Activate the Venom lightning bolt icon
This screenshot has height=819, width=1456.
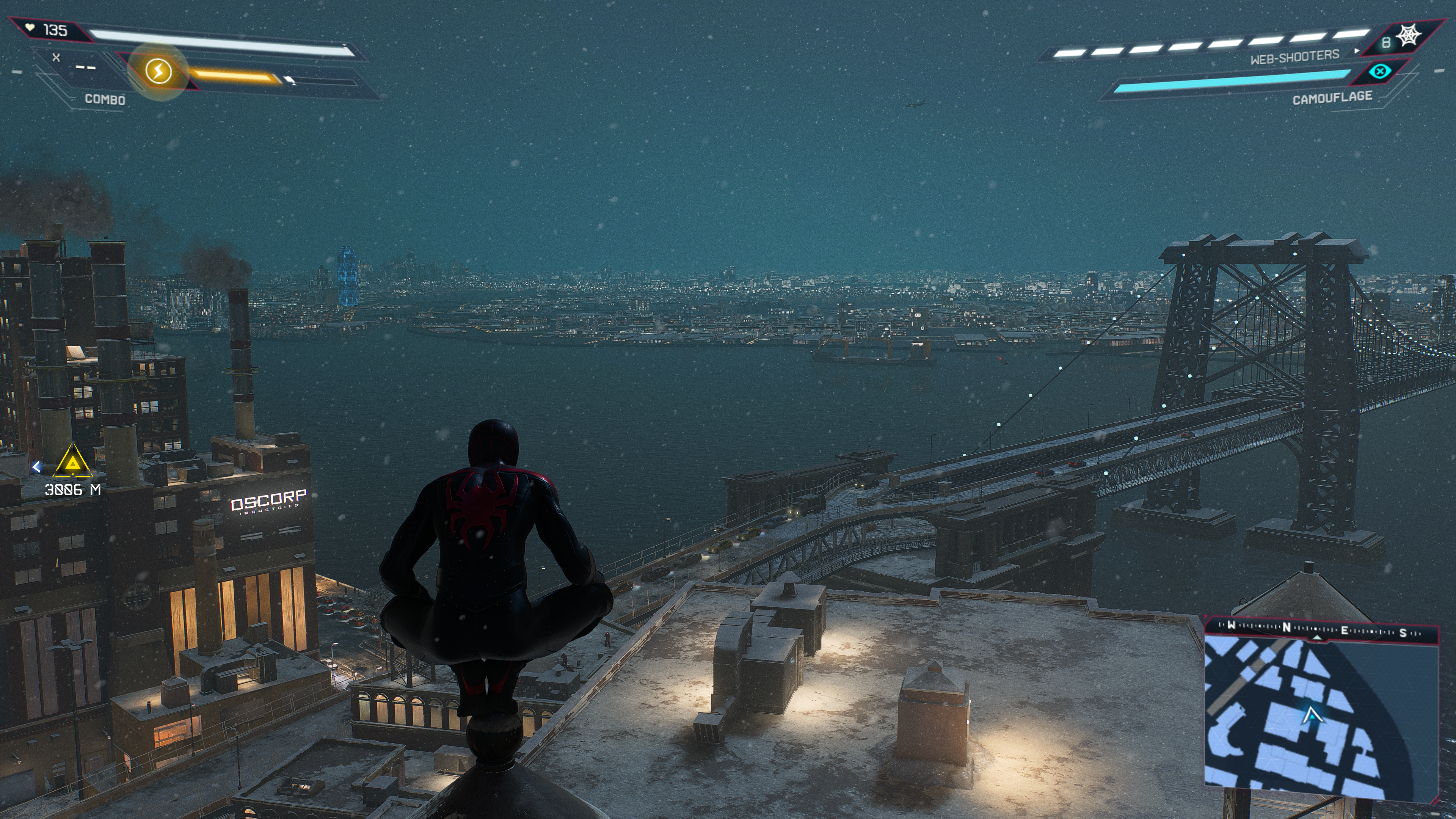158,71
